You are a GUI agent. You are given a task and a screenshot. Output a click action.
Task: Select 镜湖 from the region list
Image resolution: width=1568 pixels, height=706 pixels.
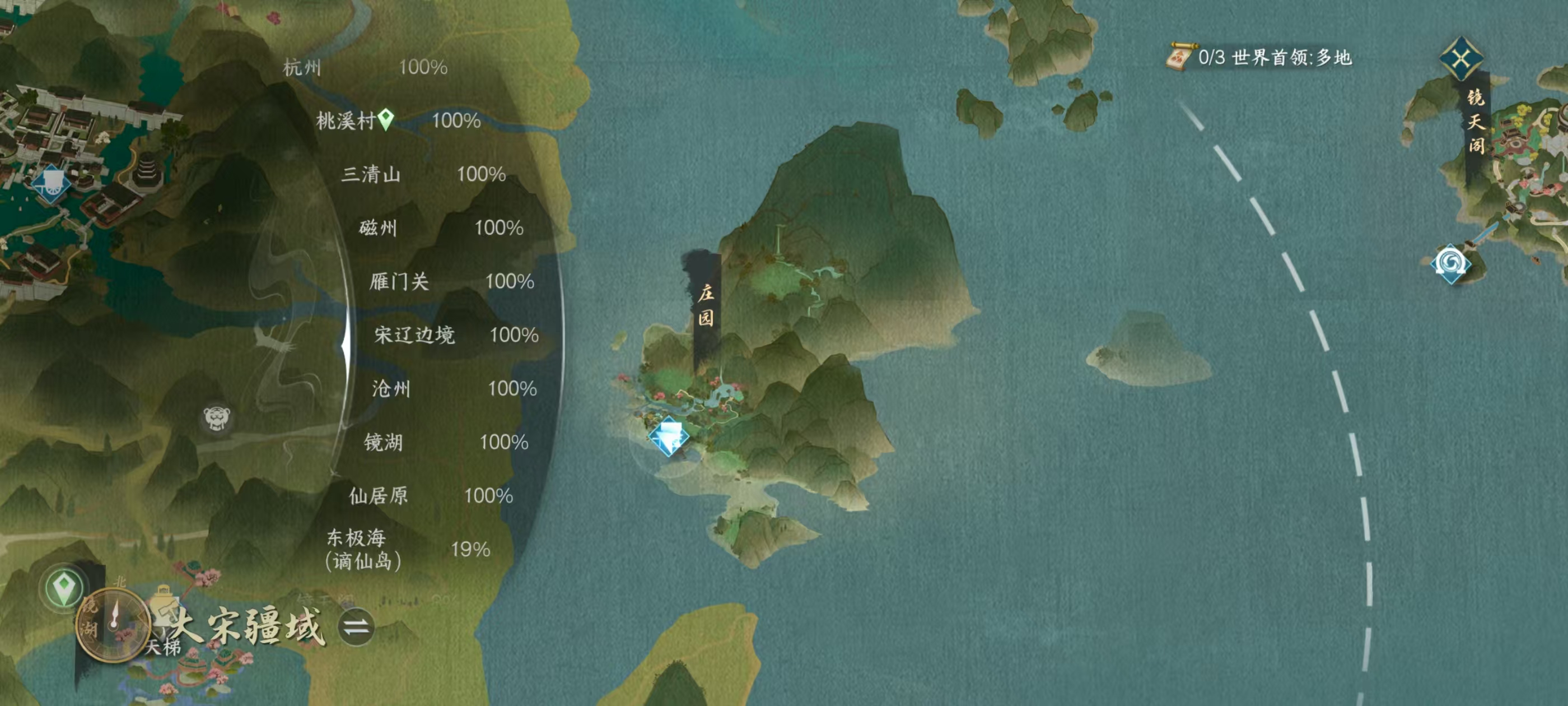[383, 442]
